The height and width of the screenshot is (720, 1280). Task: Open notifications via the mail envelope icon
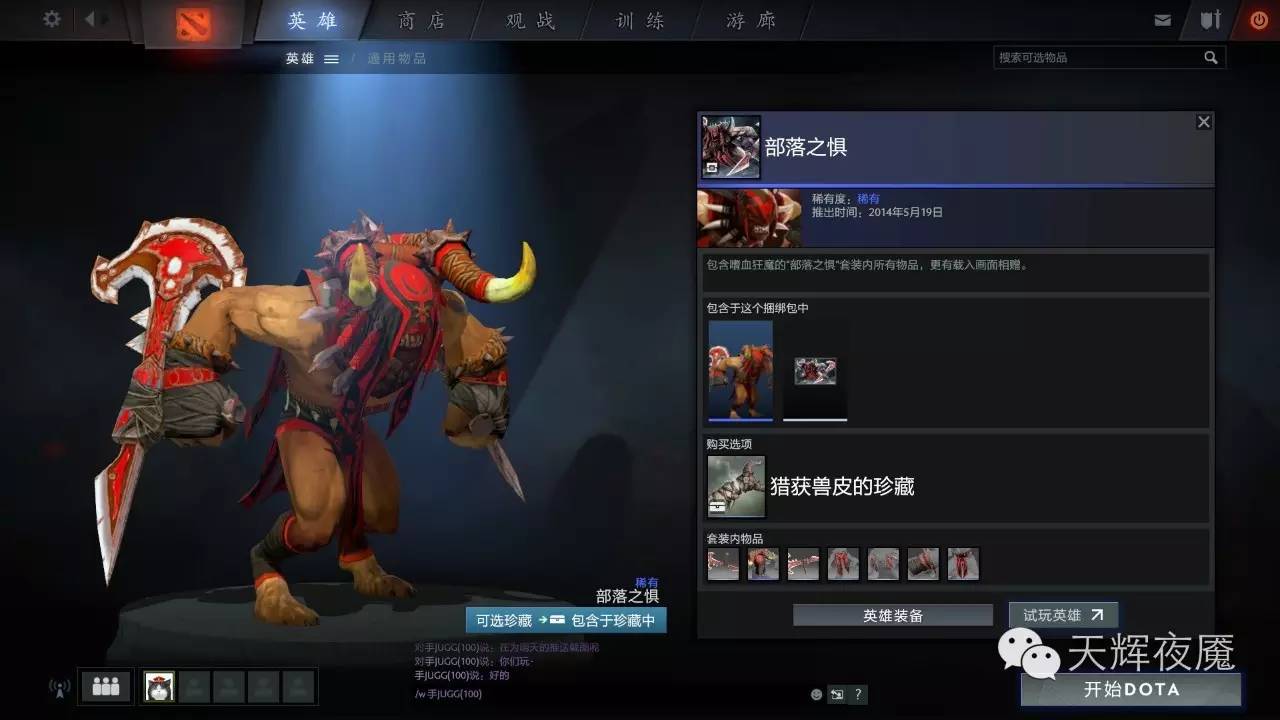coord(1163,18)
